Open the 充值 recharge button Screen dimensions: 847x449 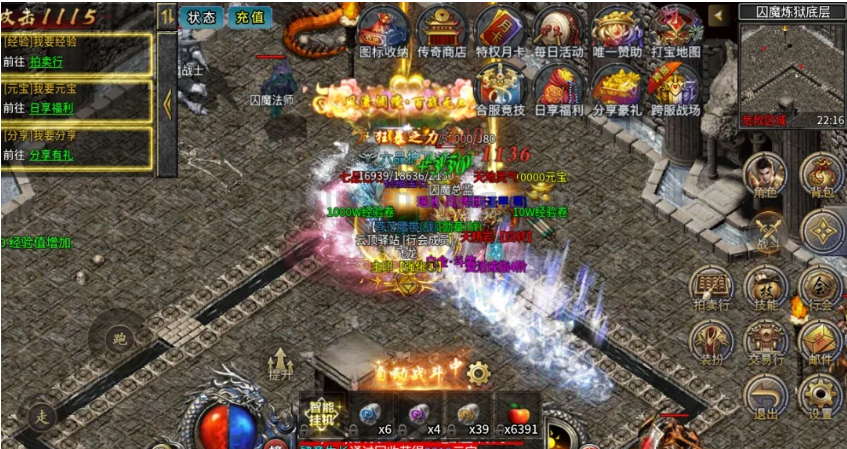tap(249, 17)
